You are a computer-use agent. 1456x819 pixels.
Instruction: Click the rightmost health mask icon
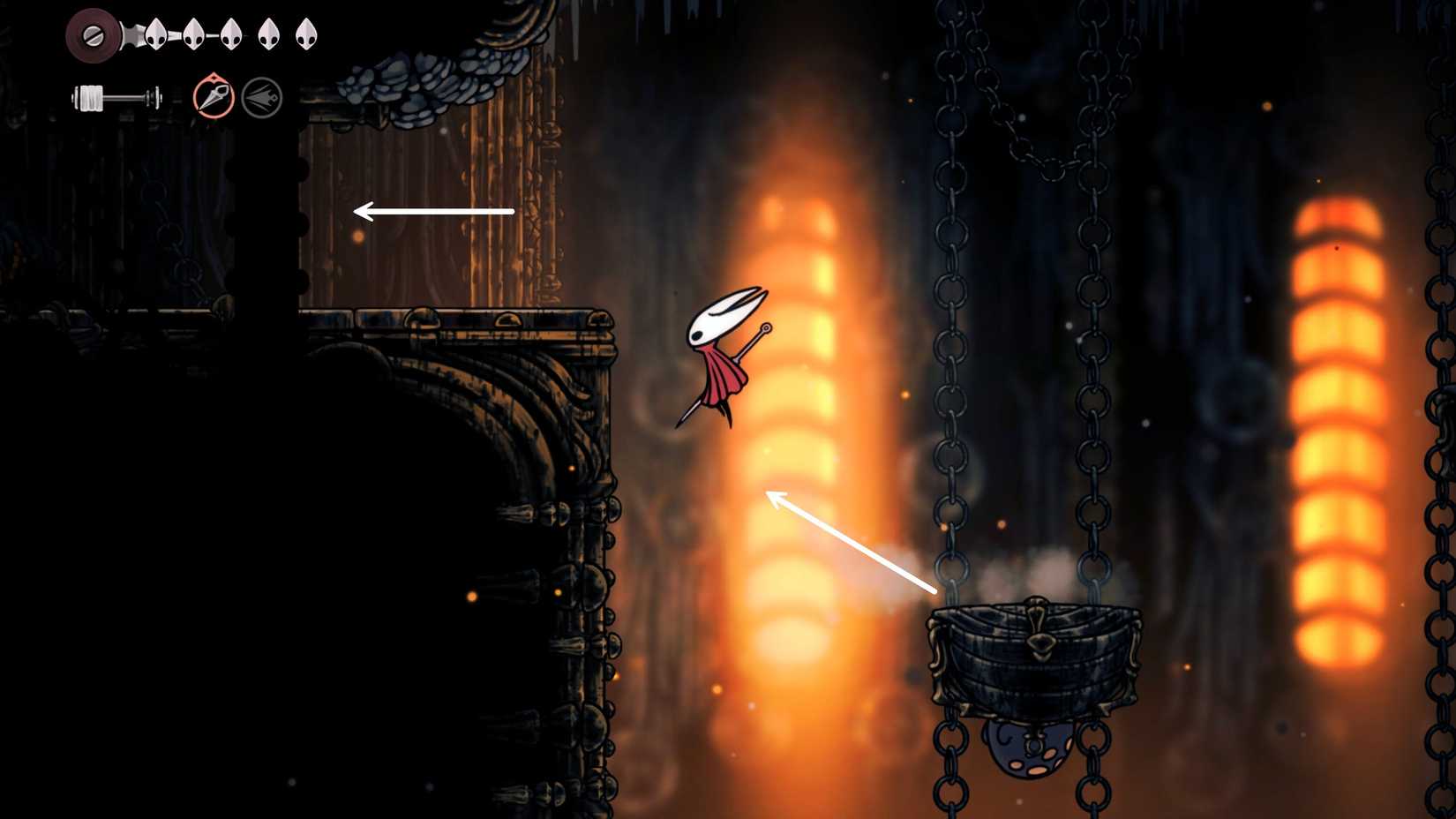(x=307, y=35)
